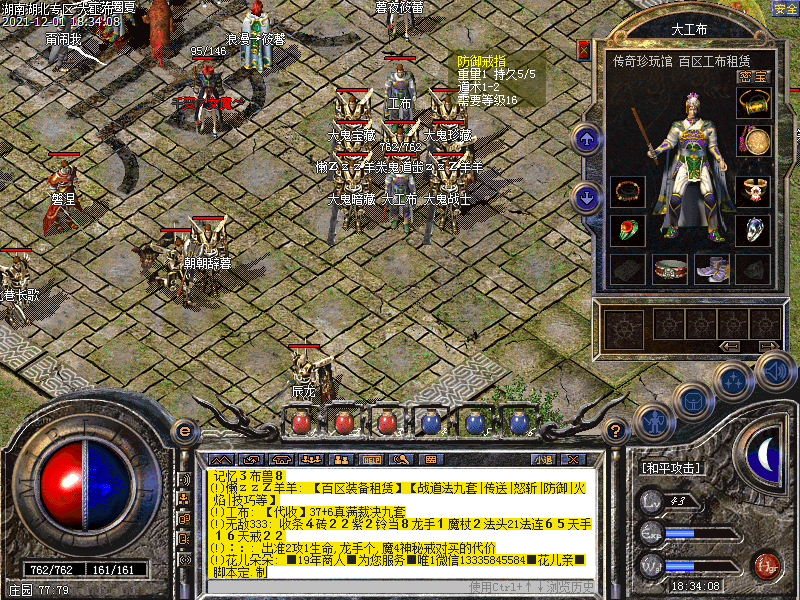The image size is (800, 600).
Task: Toggle sound with the speaker button
Action: pos(774,372)
